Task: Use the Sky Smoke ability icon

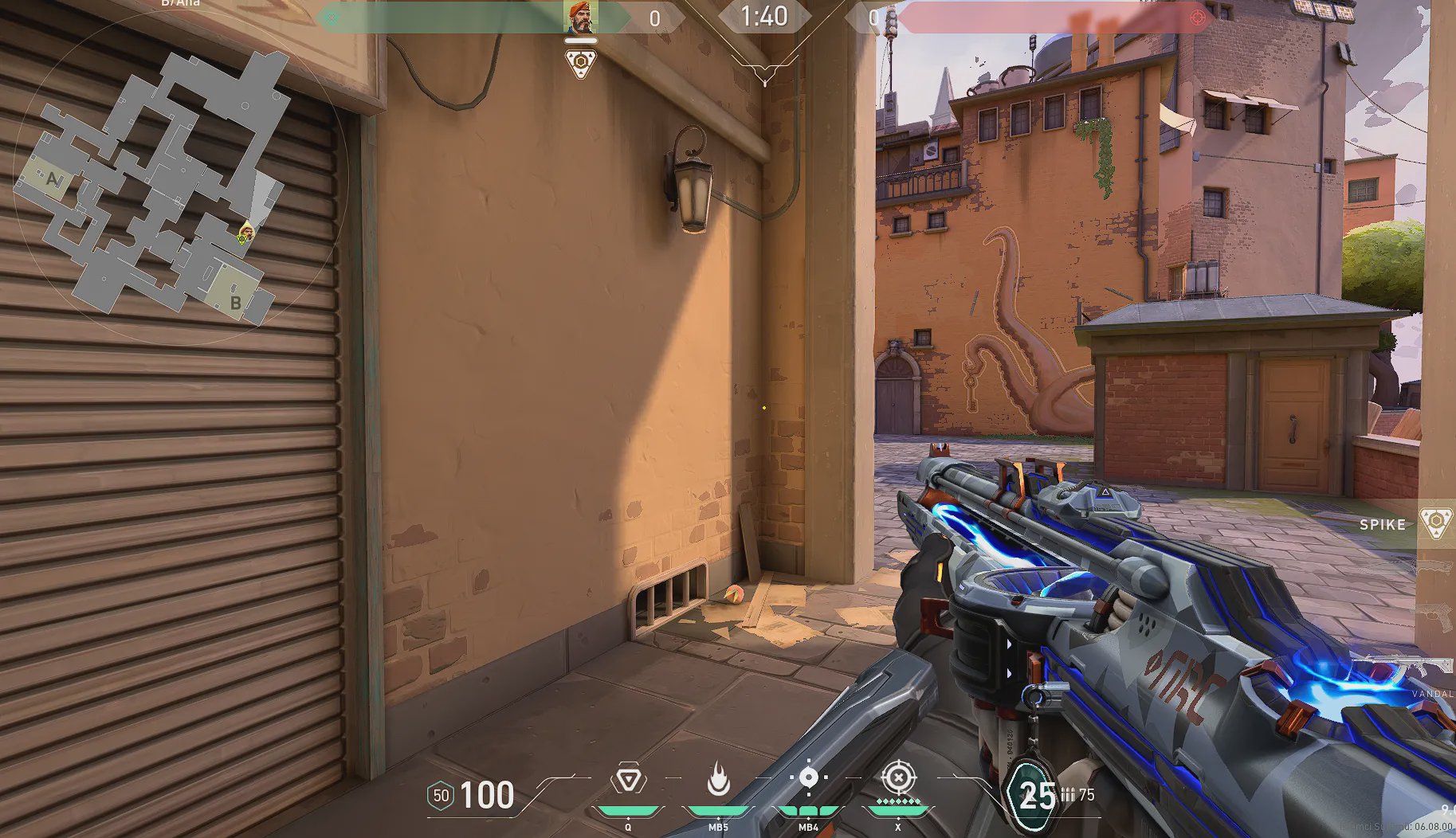Action: pyautogui.click(x=808, y=777)
